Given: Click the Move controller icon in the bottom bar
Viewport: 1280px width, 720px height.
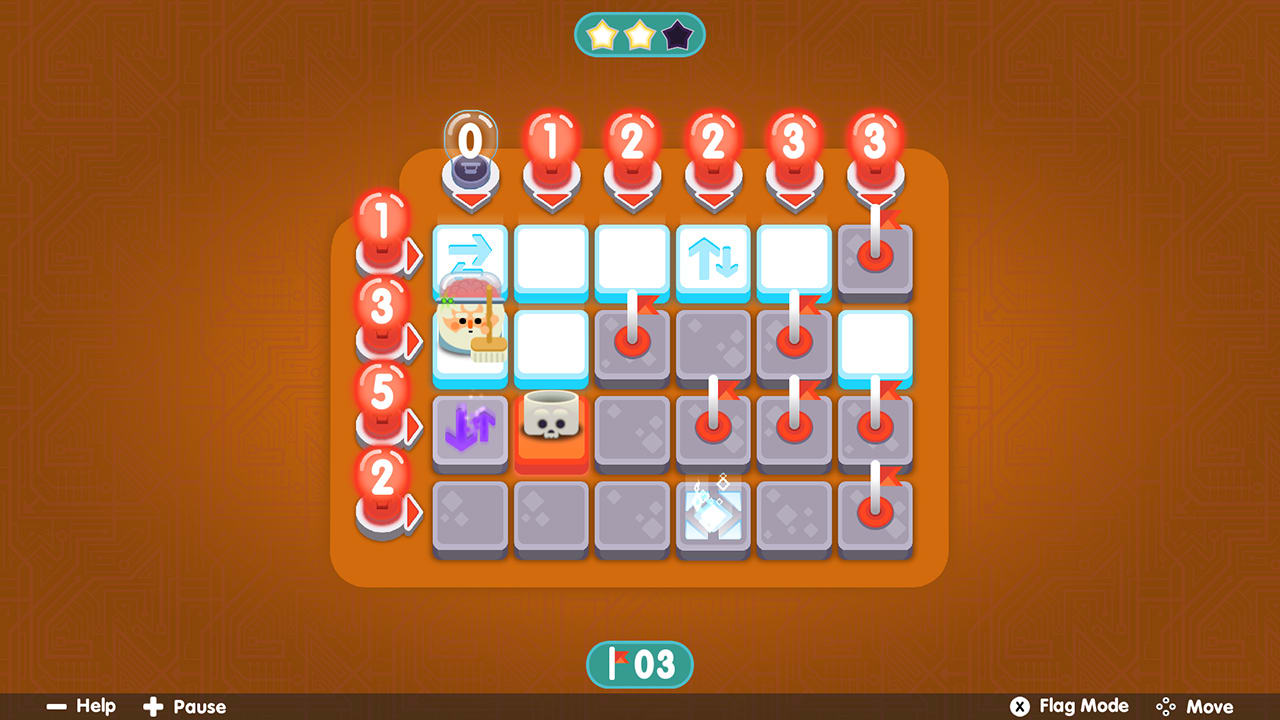Looking at the screenshot, I should (x=1166, y=706).
